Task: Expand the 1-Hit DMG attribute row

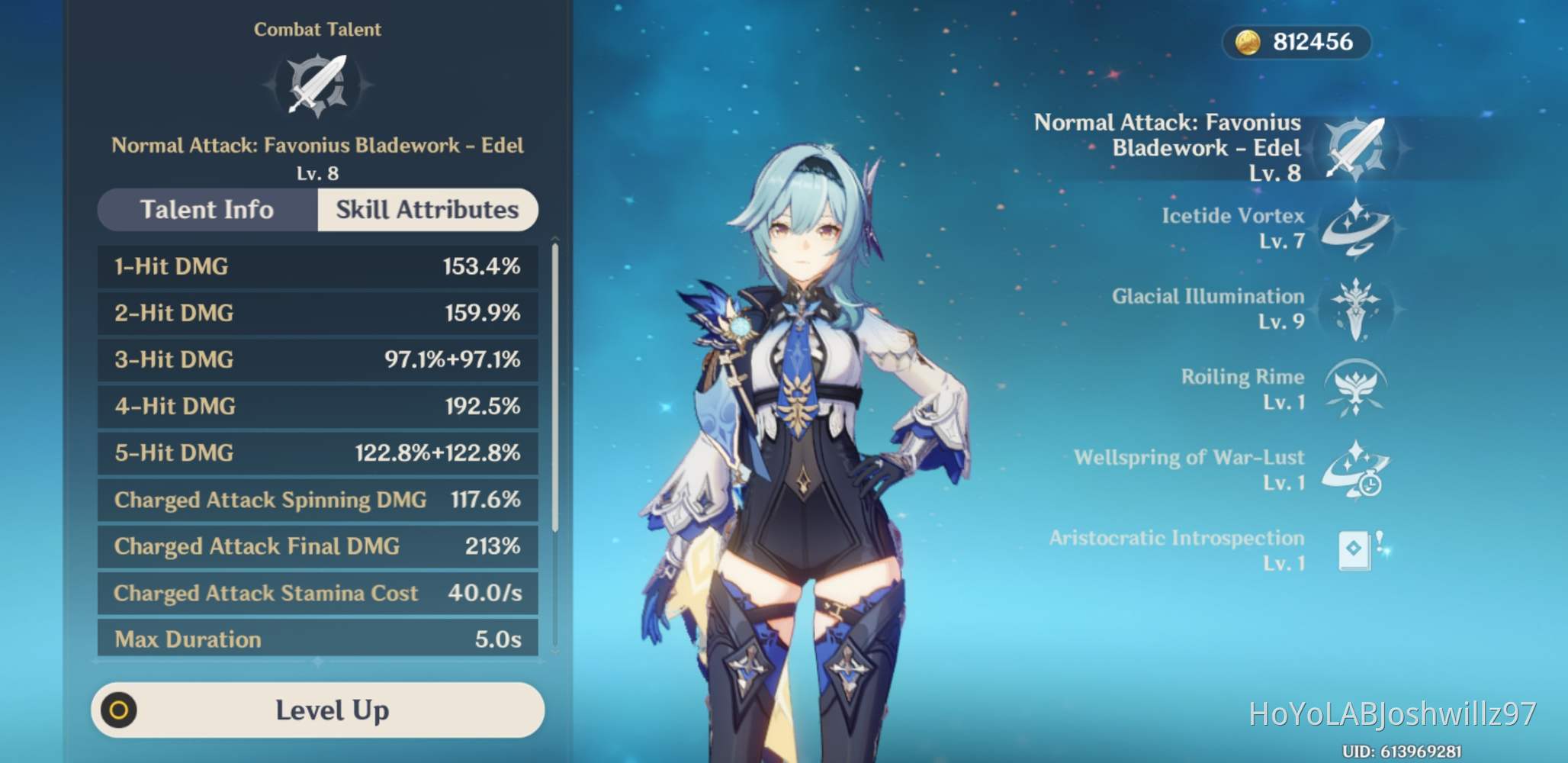Action: (x=316, y=266)
